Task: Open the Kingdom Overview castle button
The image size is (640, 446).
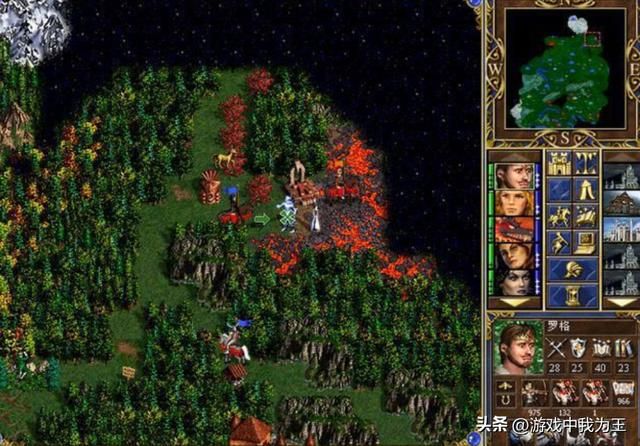Action: coord(558,163)
